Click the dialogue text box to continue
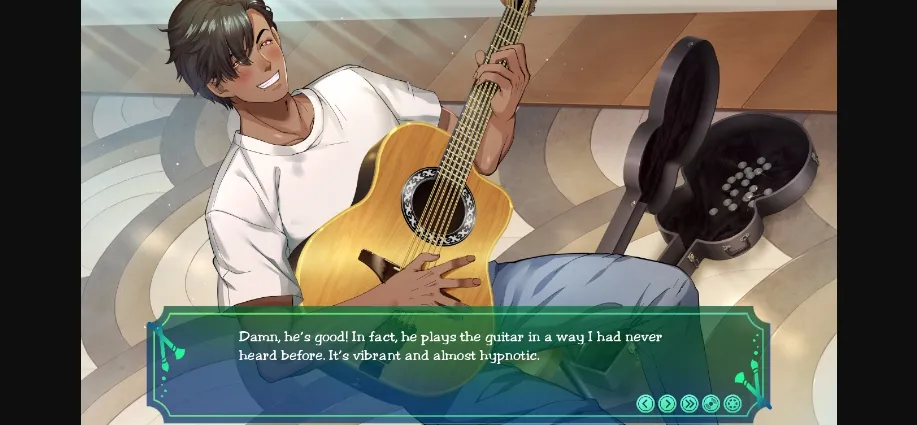The height and width of the screenshot is (425, 917). coord(450,348)
